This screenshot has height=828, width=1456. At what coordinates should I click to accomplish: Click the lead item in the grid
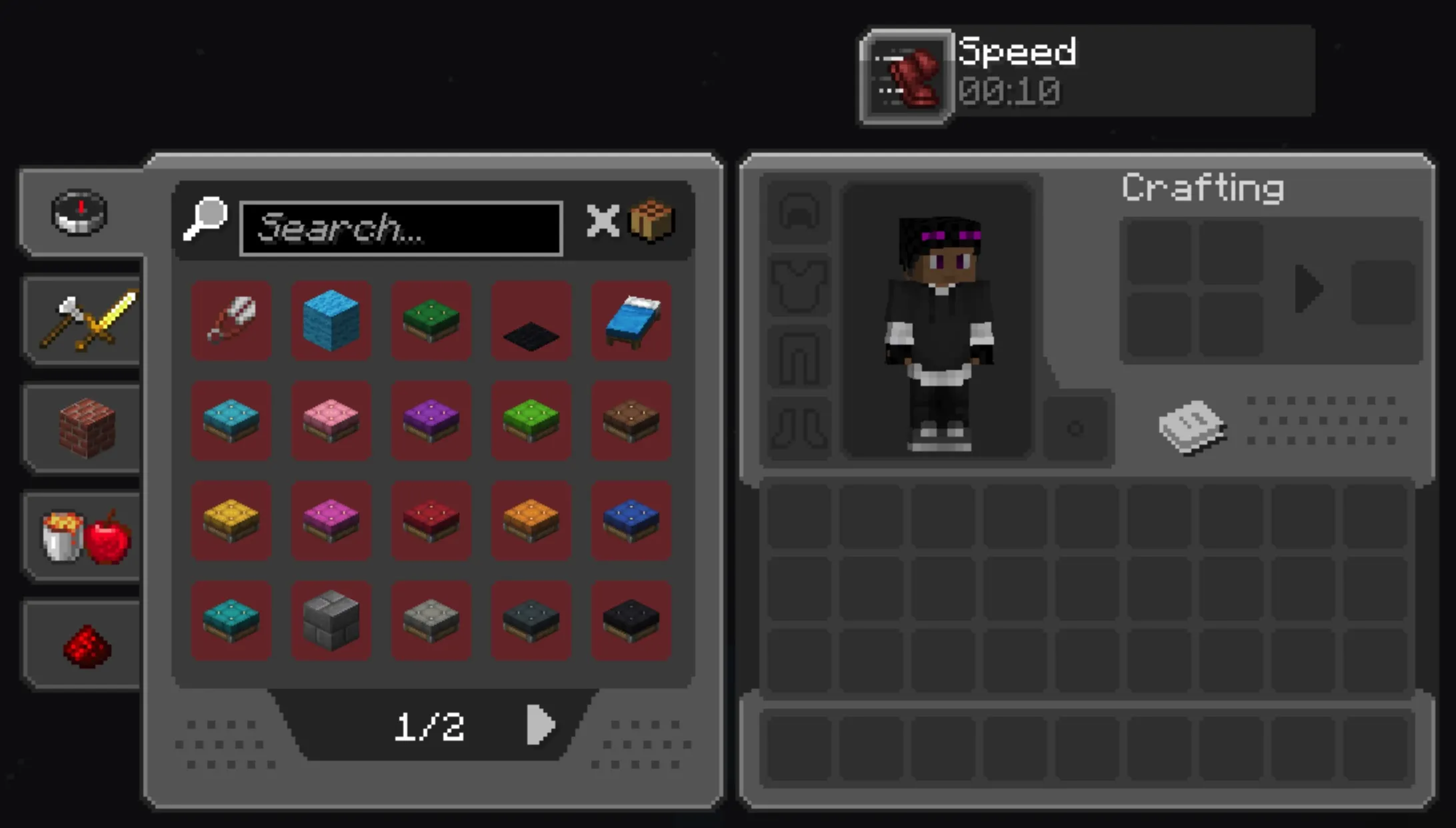pyautogui.click(x=231, y=321)
